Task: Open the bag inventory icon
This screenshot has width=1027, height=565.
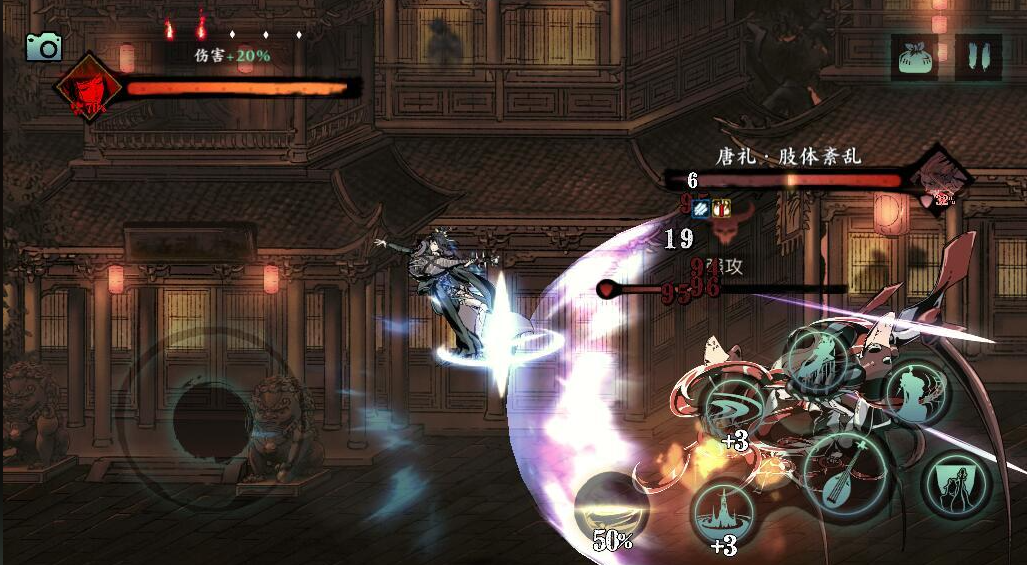Action: [x=914, y=57]
